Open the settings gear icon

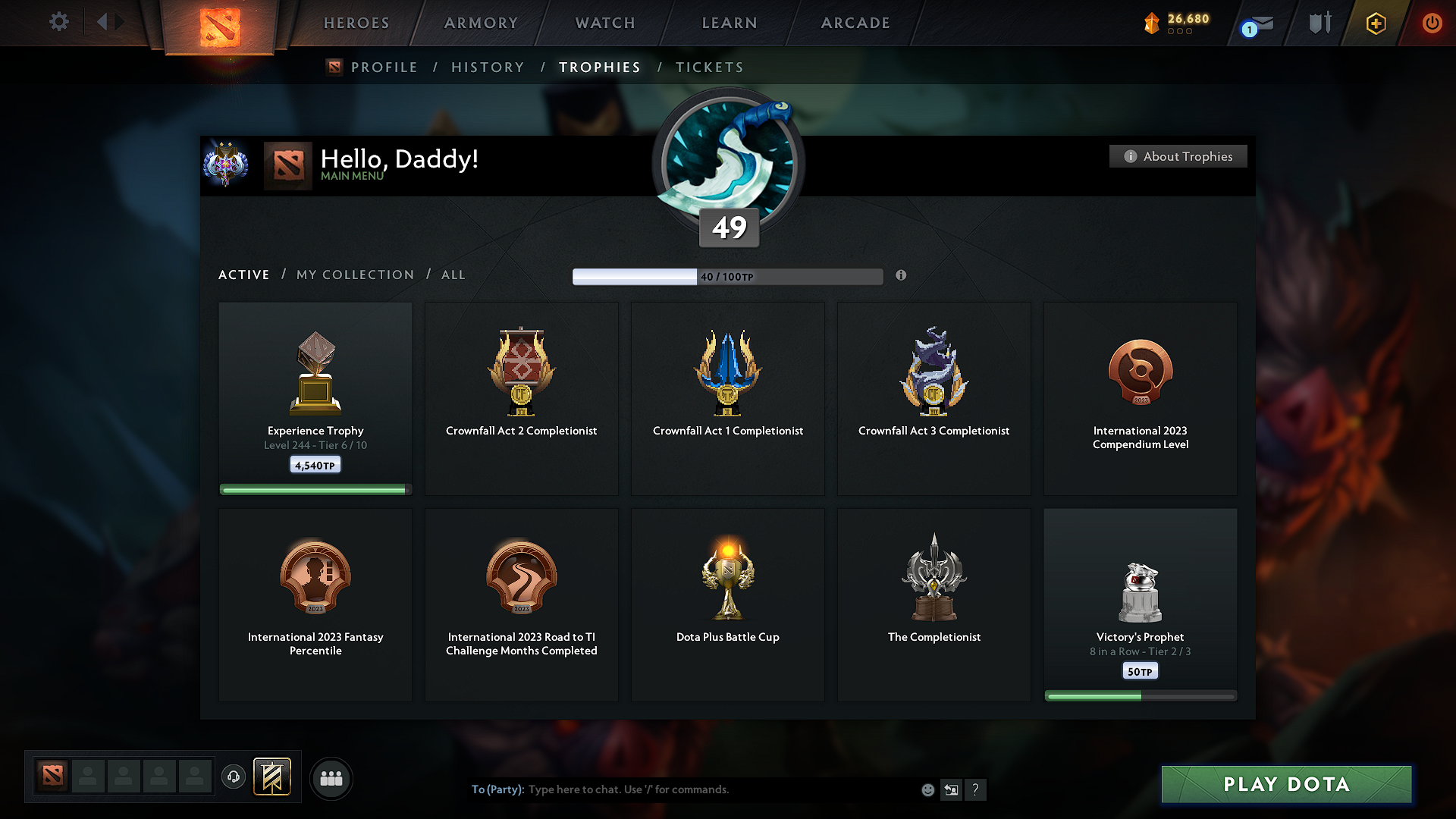[x=59, y=22]
